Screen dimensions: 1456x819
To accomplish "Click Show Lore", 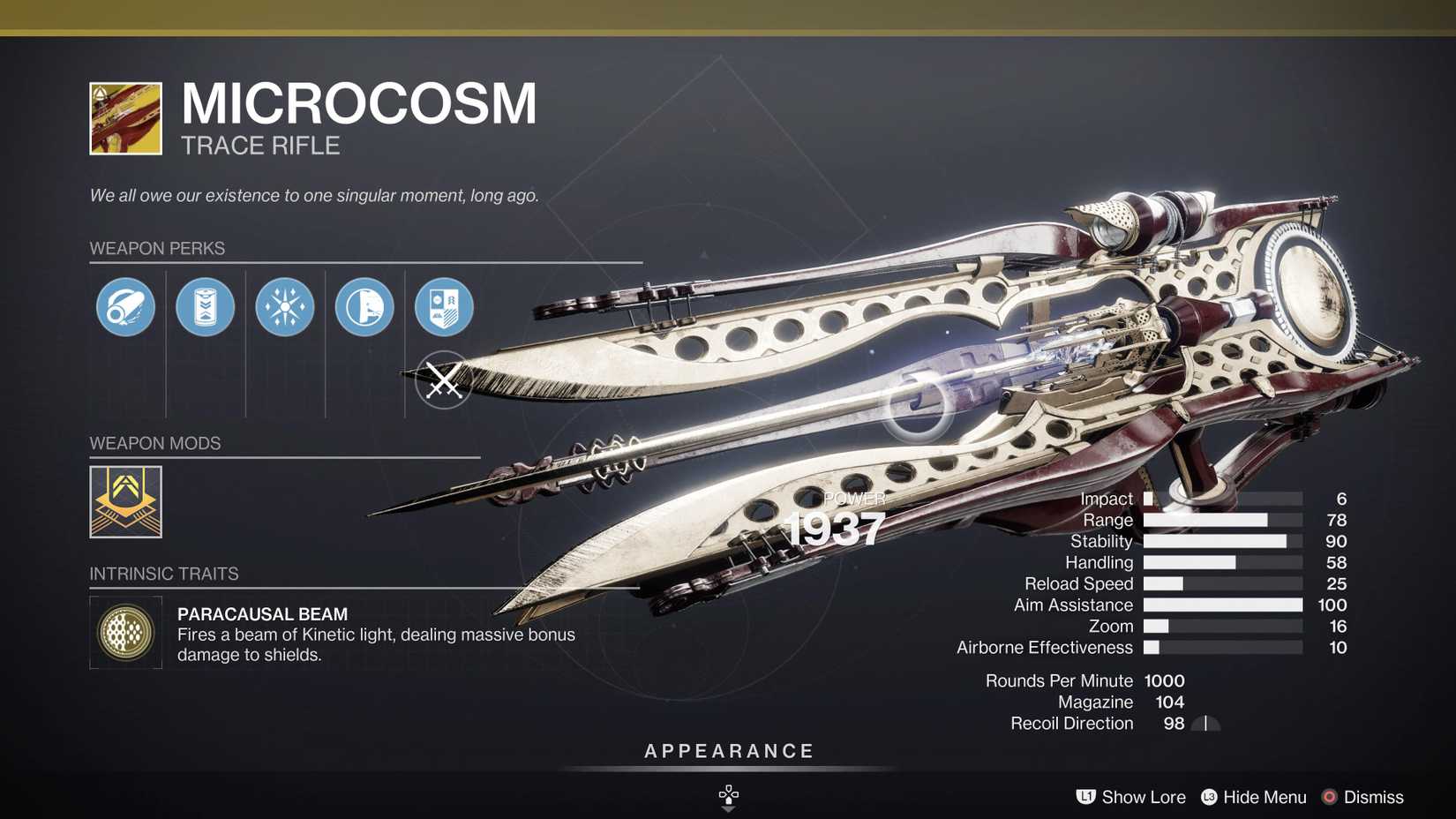I will pyautogui.click(x=1143, y=797).
